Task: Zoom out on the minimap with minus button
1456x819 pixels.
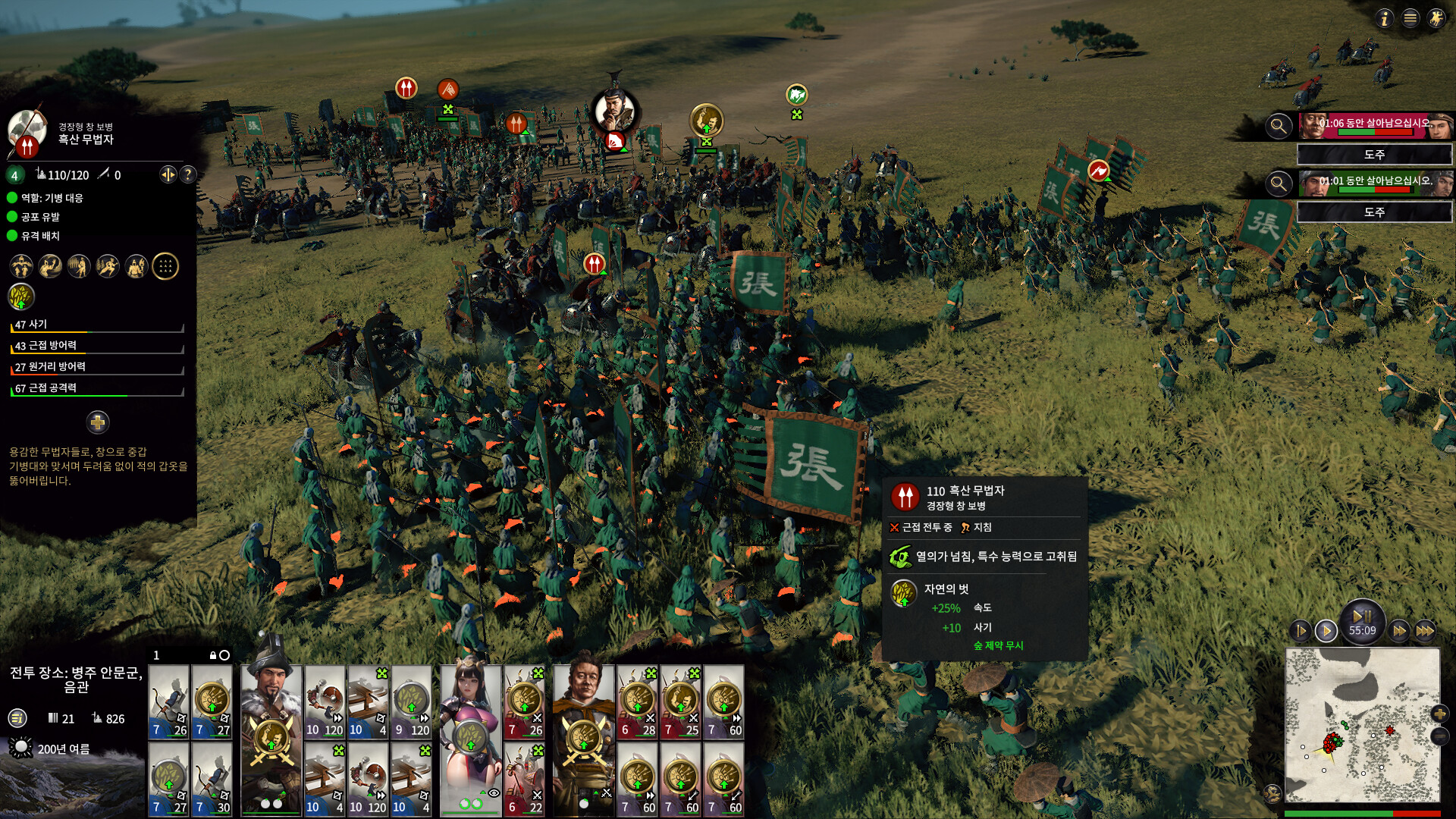Action: tap(1439, 736)
